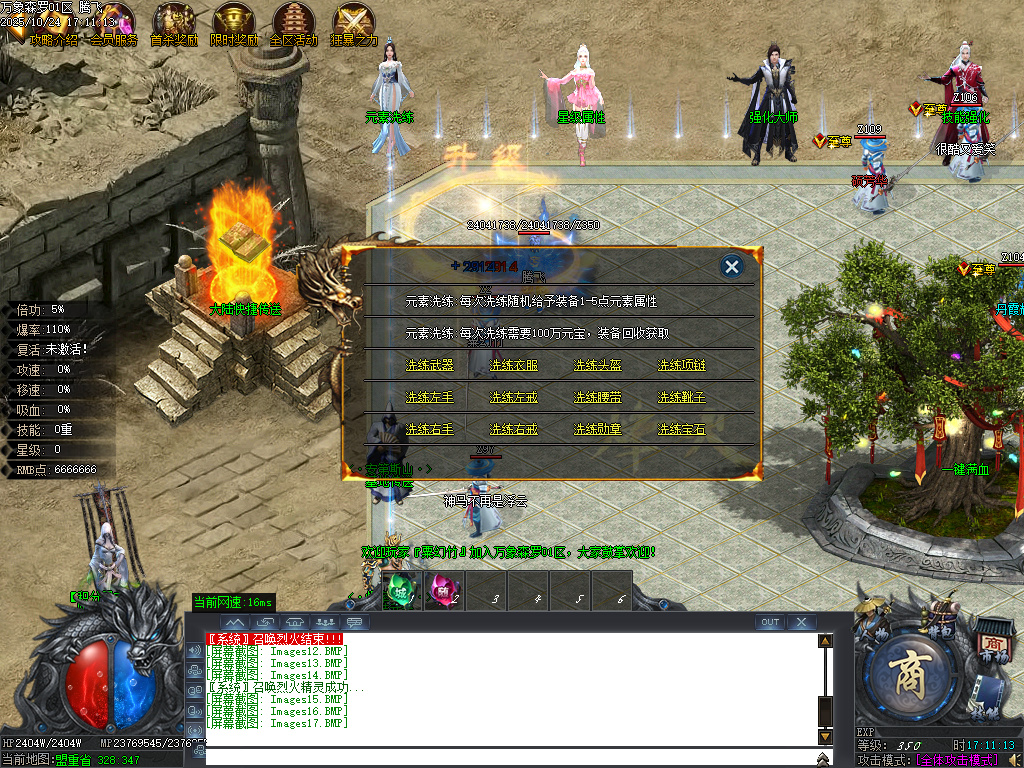Screen dimensions: 1024x768
Task: Click the OUT button on chat panel
Action: point(769,622)
